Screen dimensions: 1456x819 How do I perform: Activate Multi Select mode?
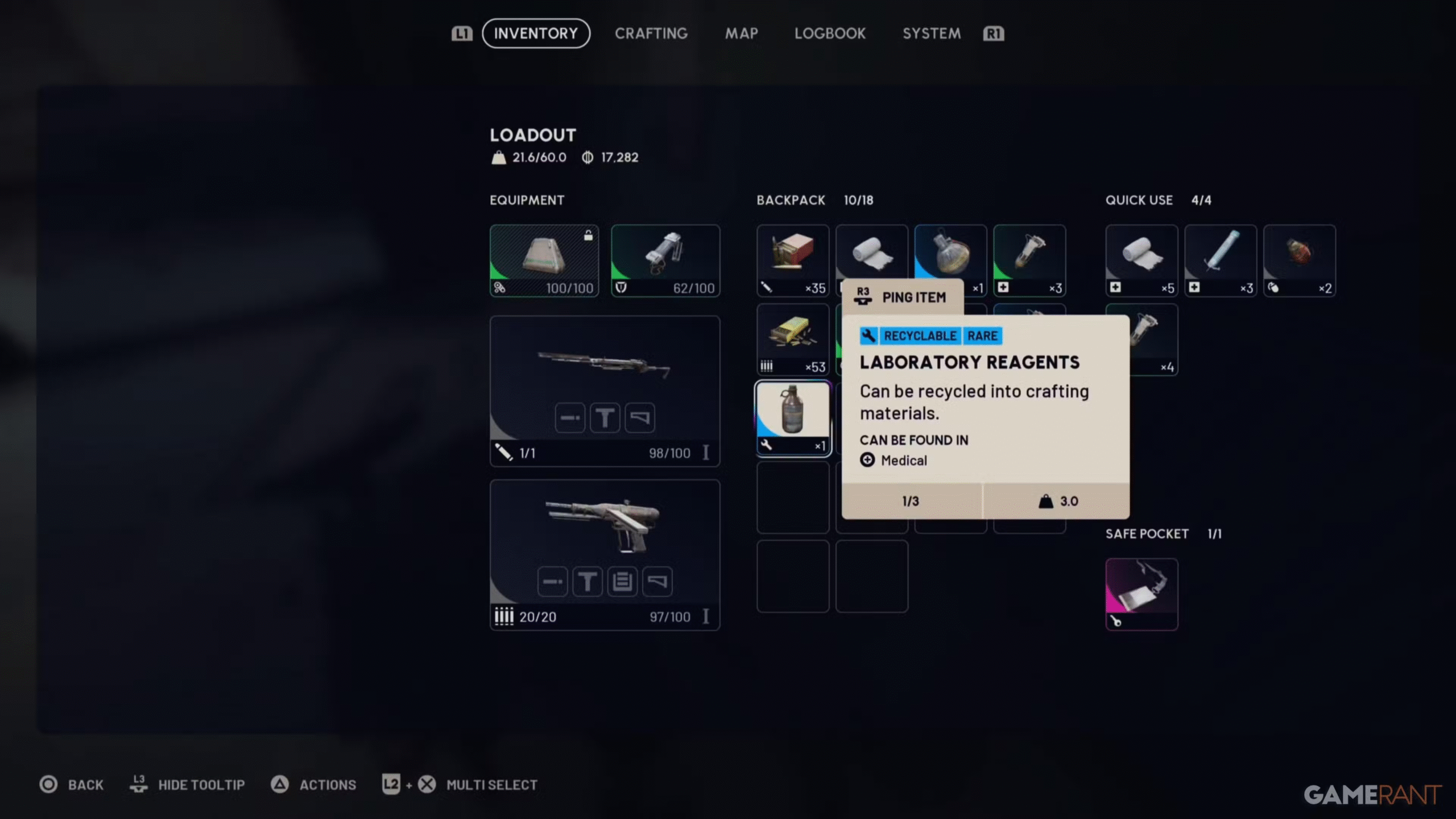pos(491,784)
